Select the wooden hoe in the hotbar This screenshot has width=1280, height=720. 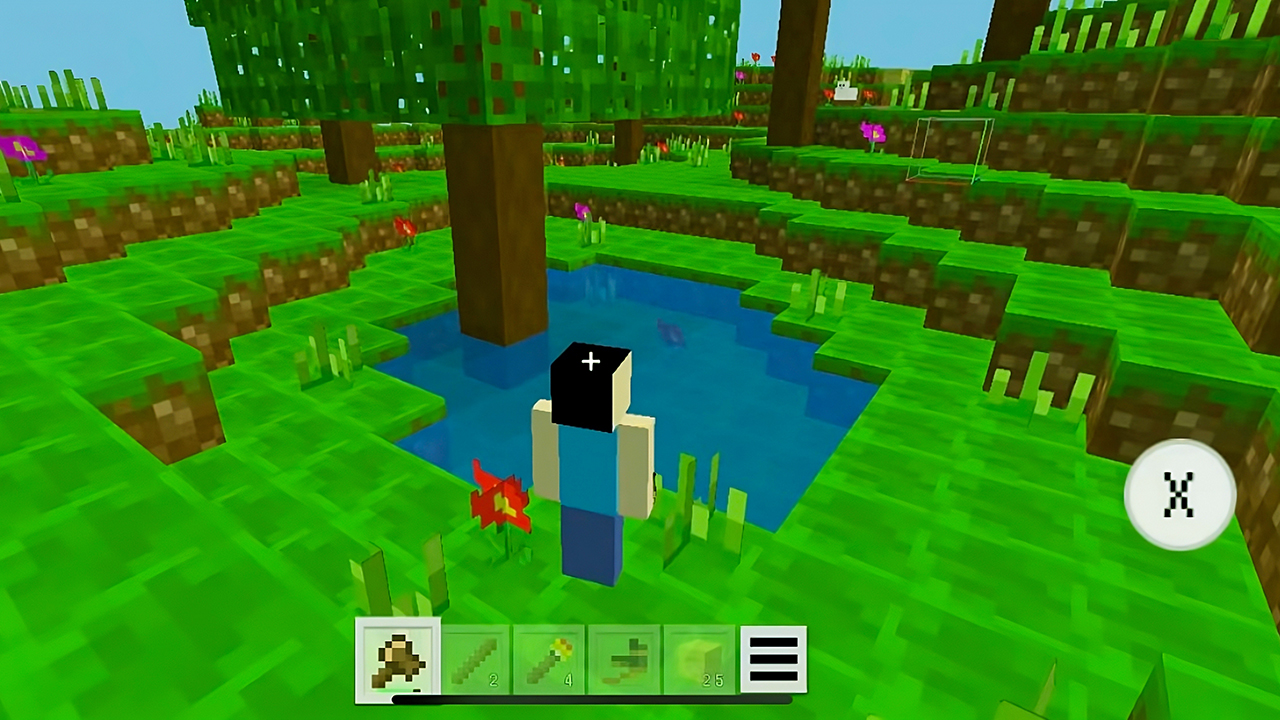623,658
